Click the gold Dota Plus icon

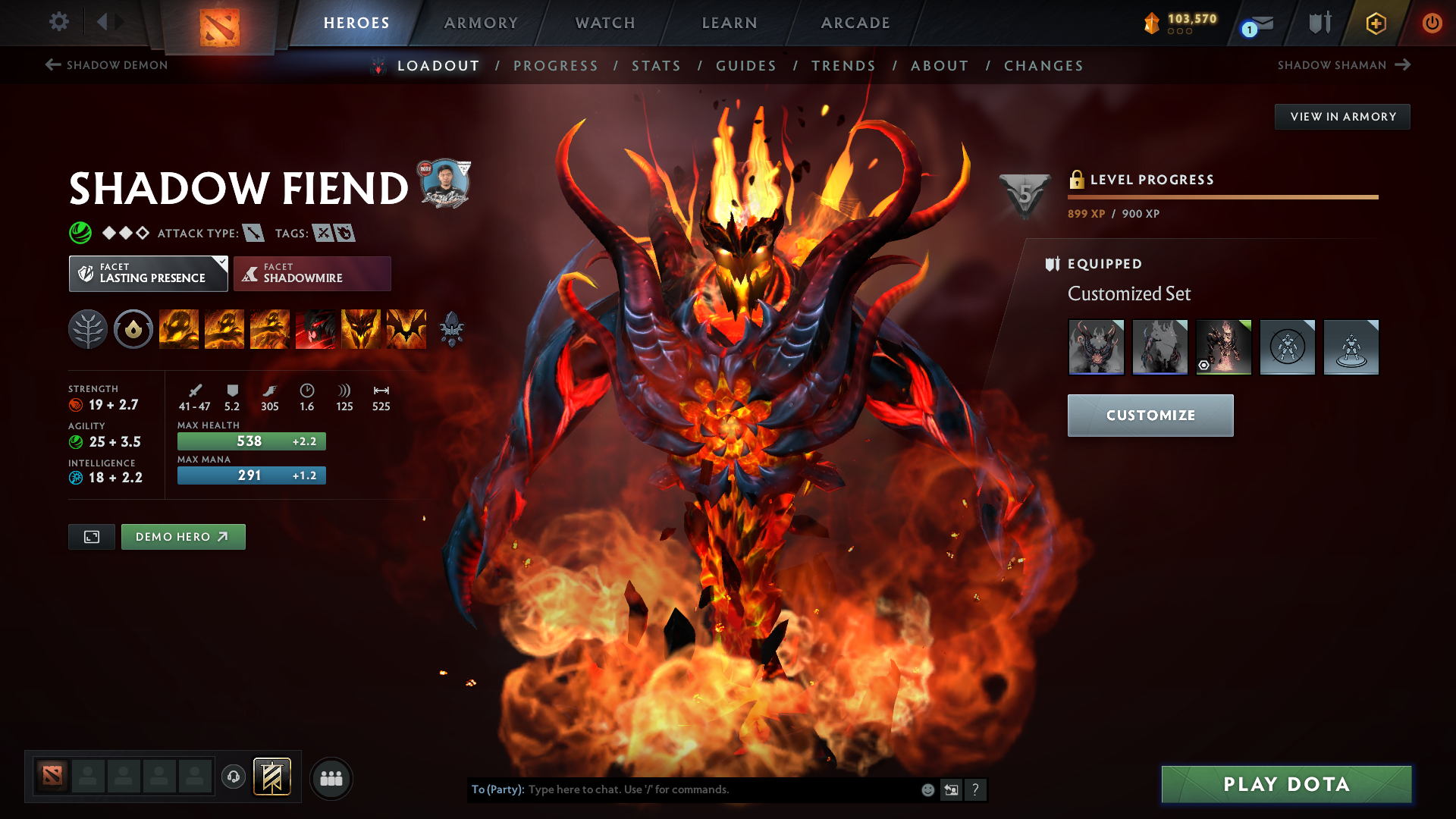1376,24
